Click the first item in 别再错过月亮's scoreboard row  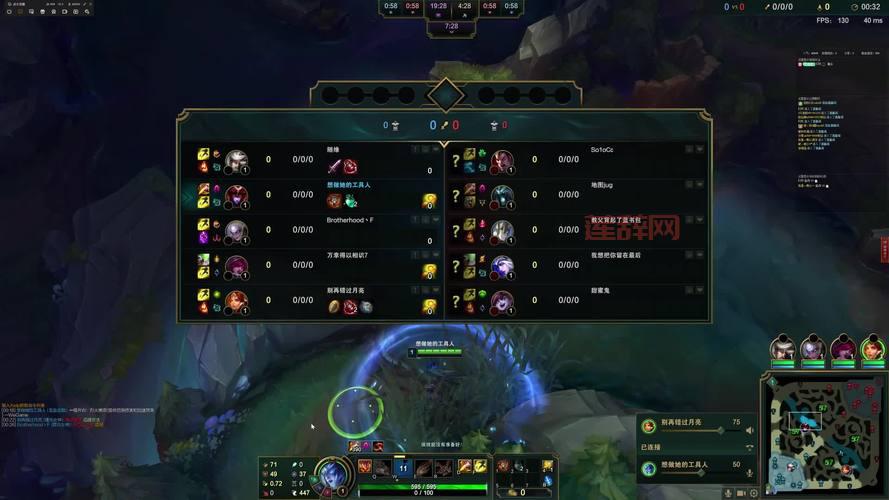[334, 307]
